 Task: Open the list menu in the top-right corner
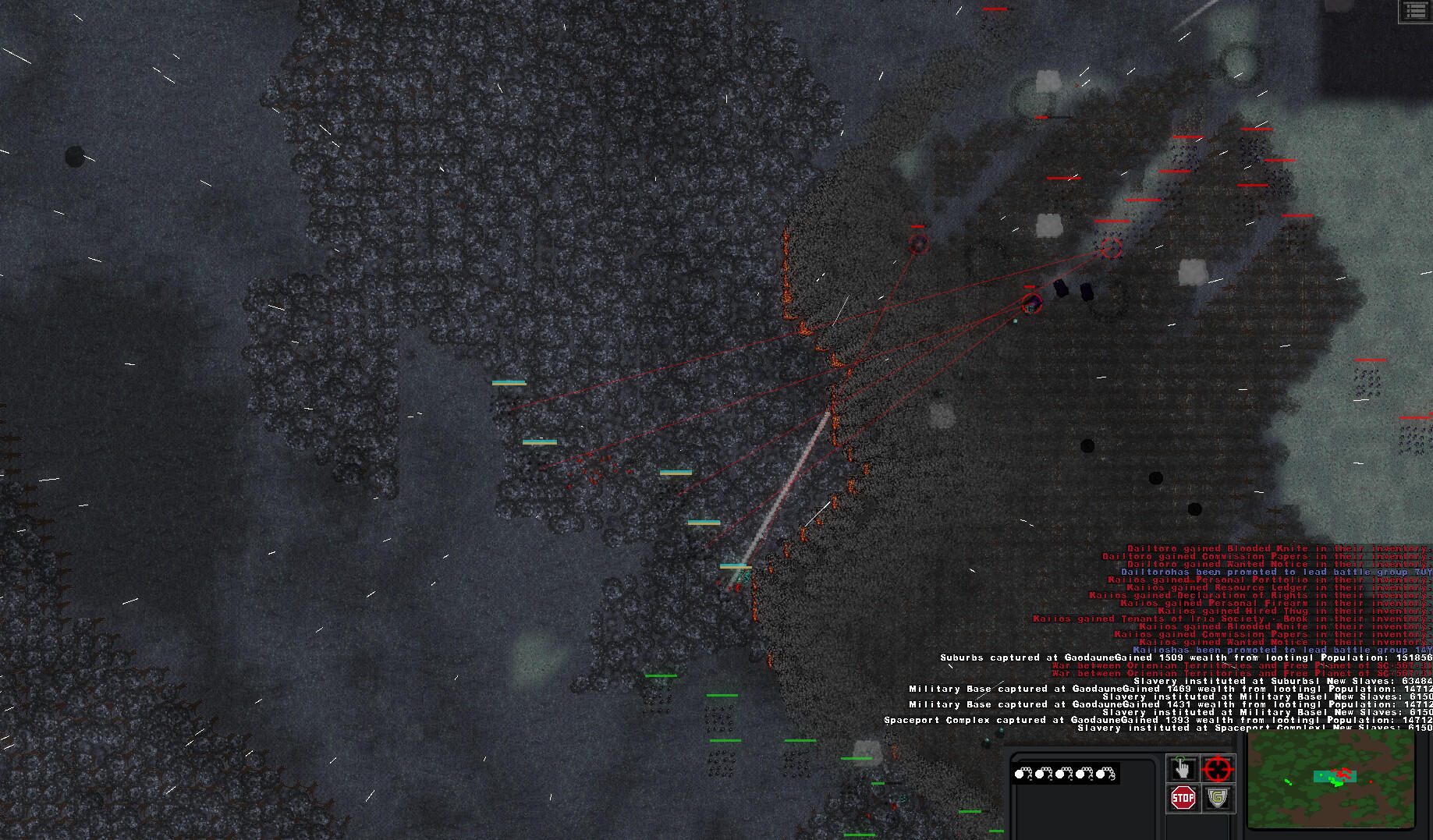(1416, 12)
